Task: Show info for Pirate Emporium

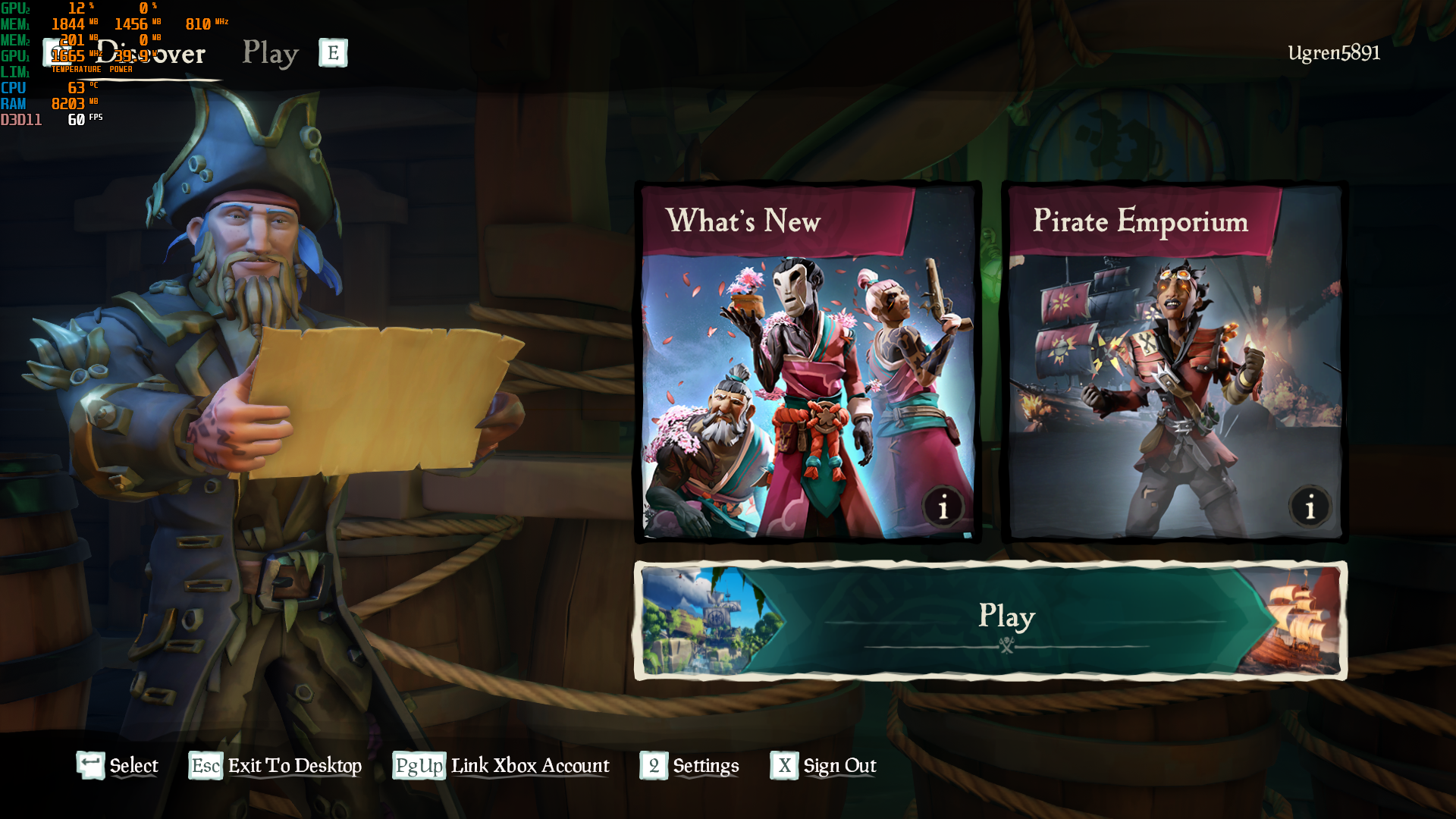Action: (1310, 507)
